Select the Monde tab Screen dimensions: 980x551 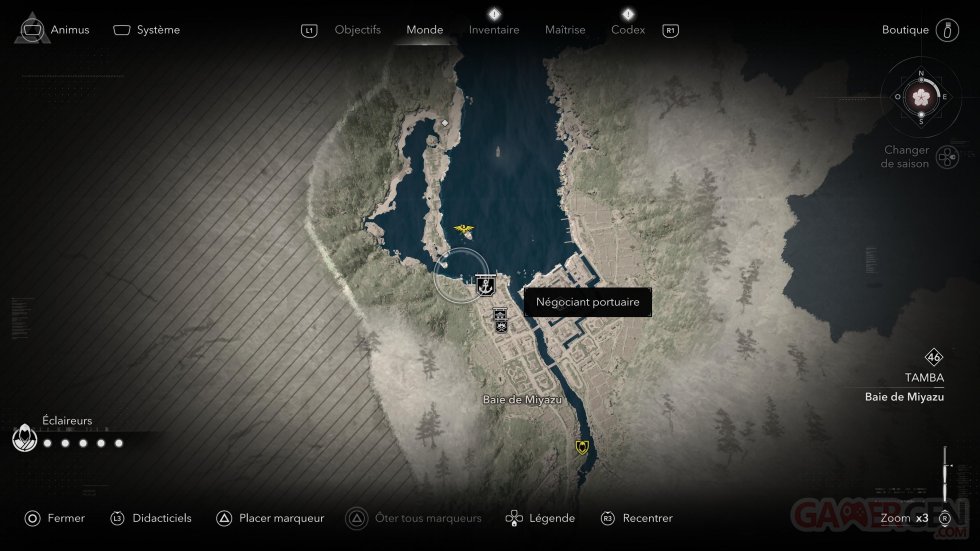coord(424,30)
